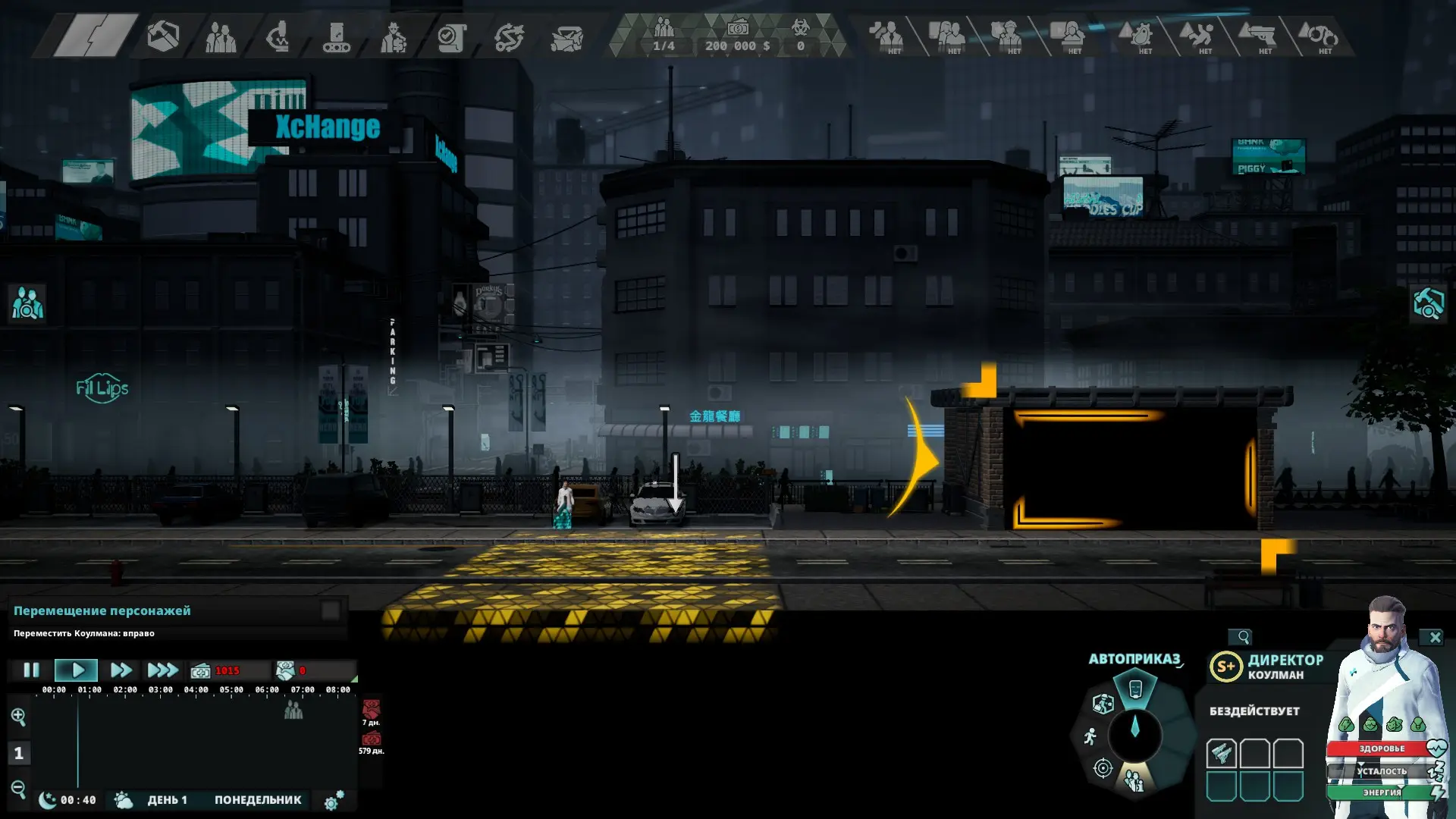Zoom out the timeline with magnifier minus
The image size is (1456, 819).
click(18, 789)
